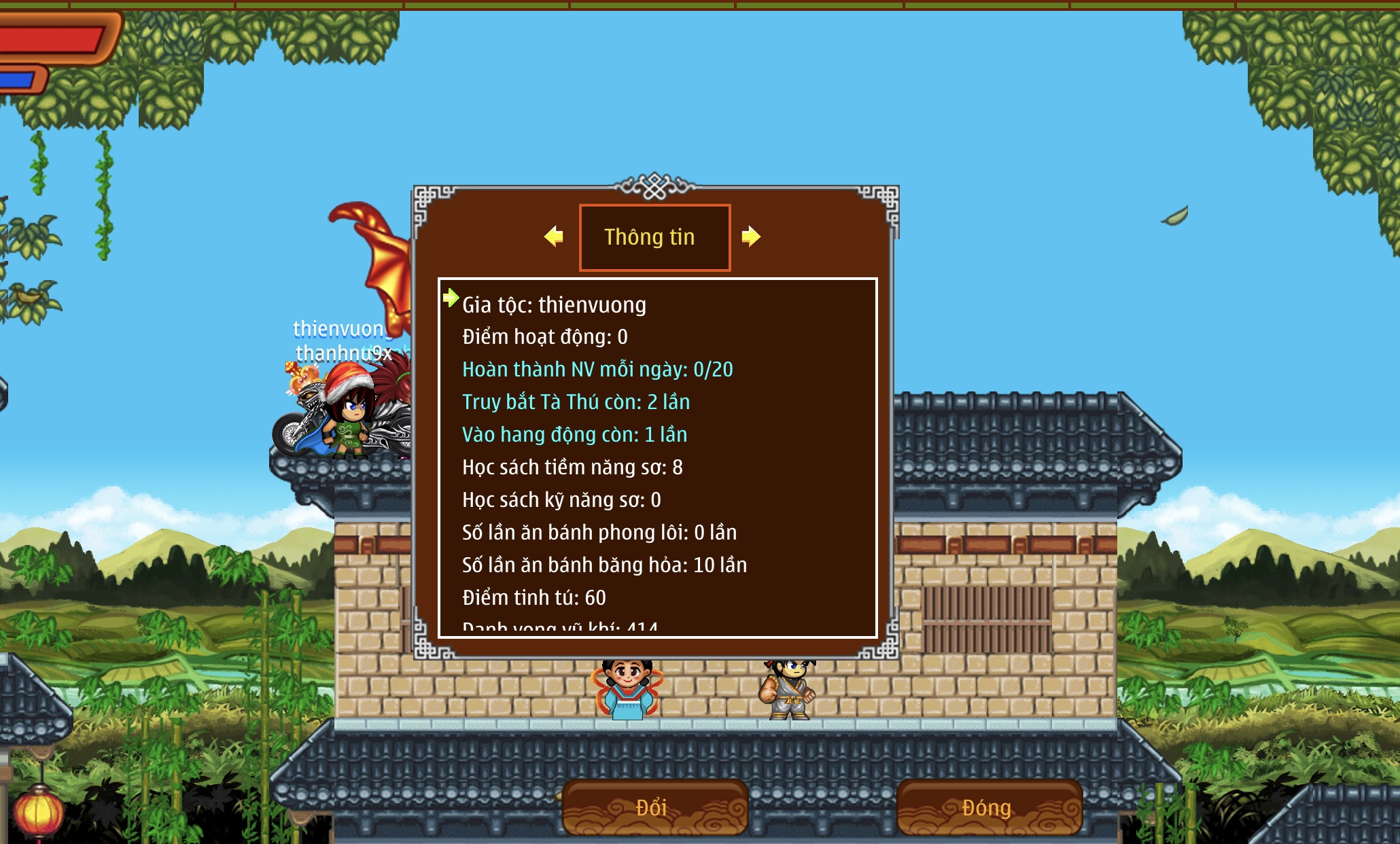1400x844 pixels.
Task: Choose the Điểm tinh tú row
Action: (x=534, y=598)
